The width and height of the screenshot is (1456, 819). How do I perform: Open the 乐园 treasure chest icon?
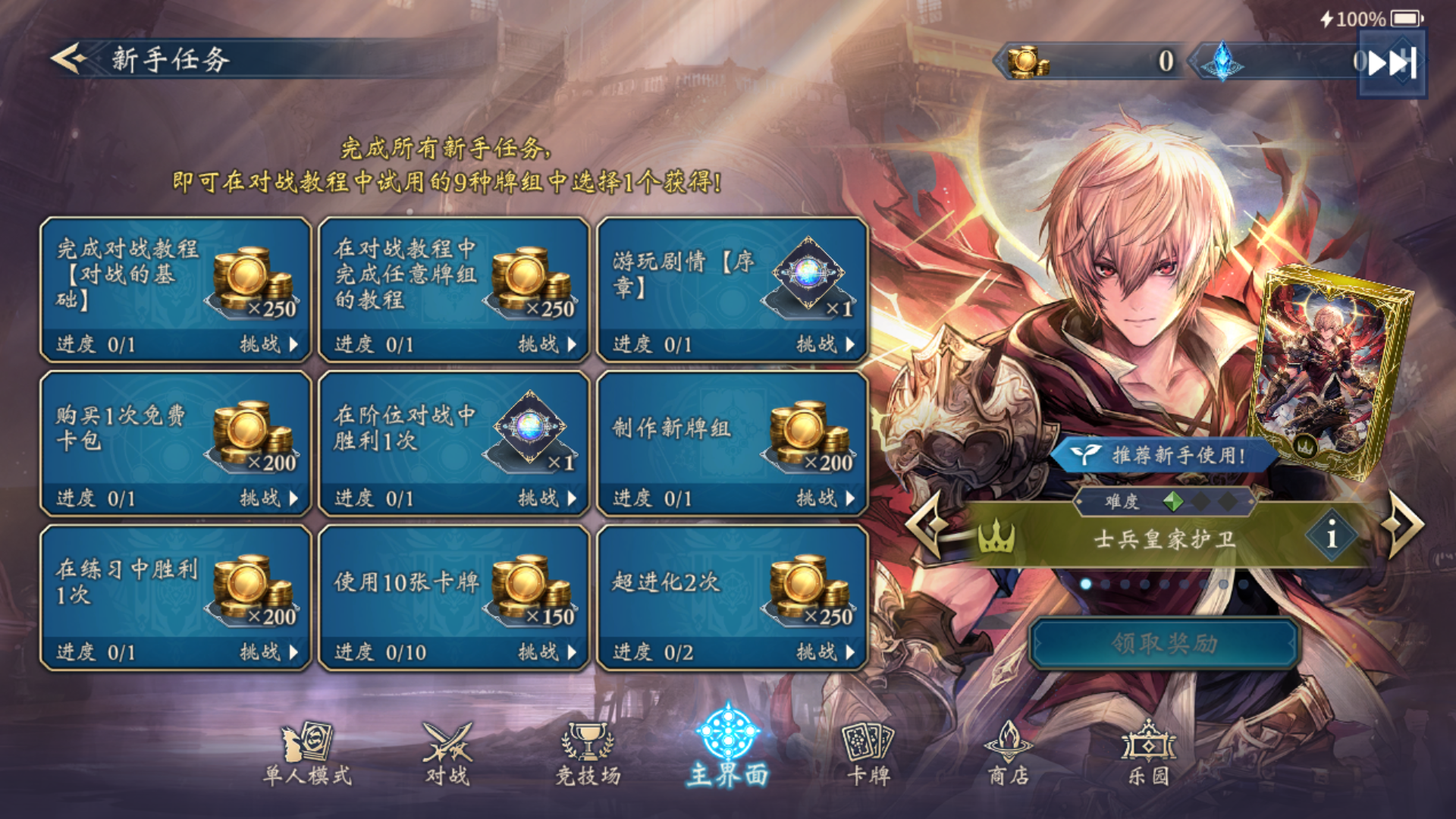(1149, 751)
